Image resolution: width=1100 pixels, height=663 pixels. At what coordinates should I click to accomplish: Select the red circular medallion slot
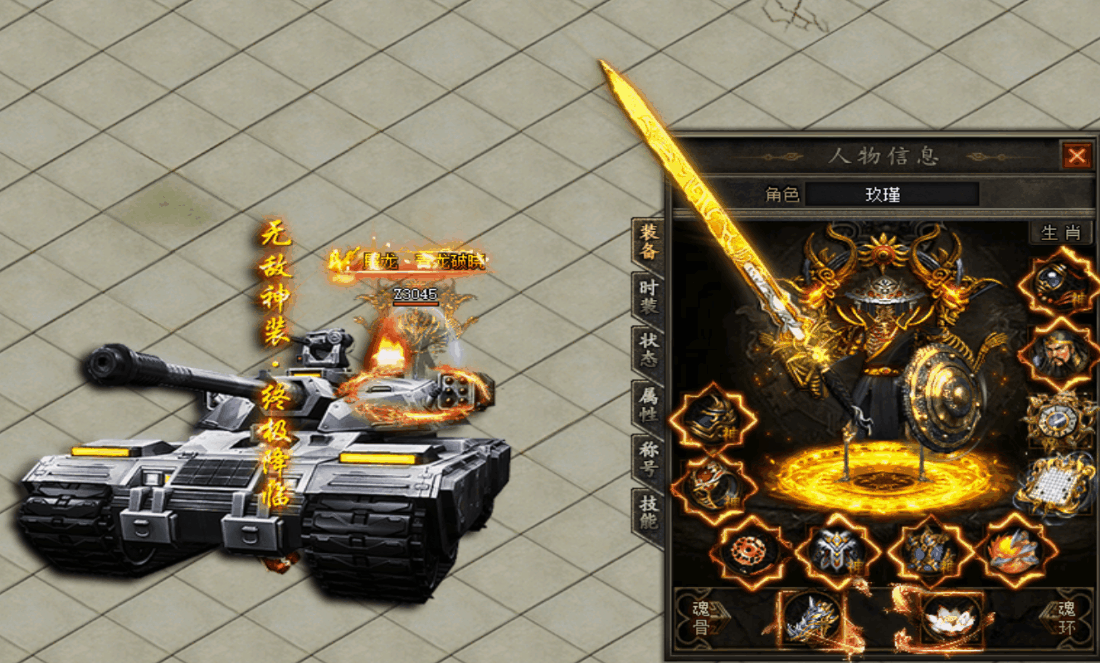pyautogui.click(x=749, y=551)
